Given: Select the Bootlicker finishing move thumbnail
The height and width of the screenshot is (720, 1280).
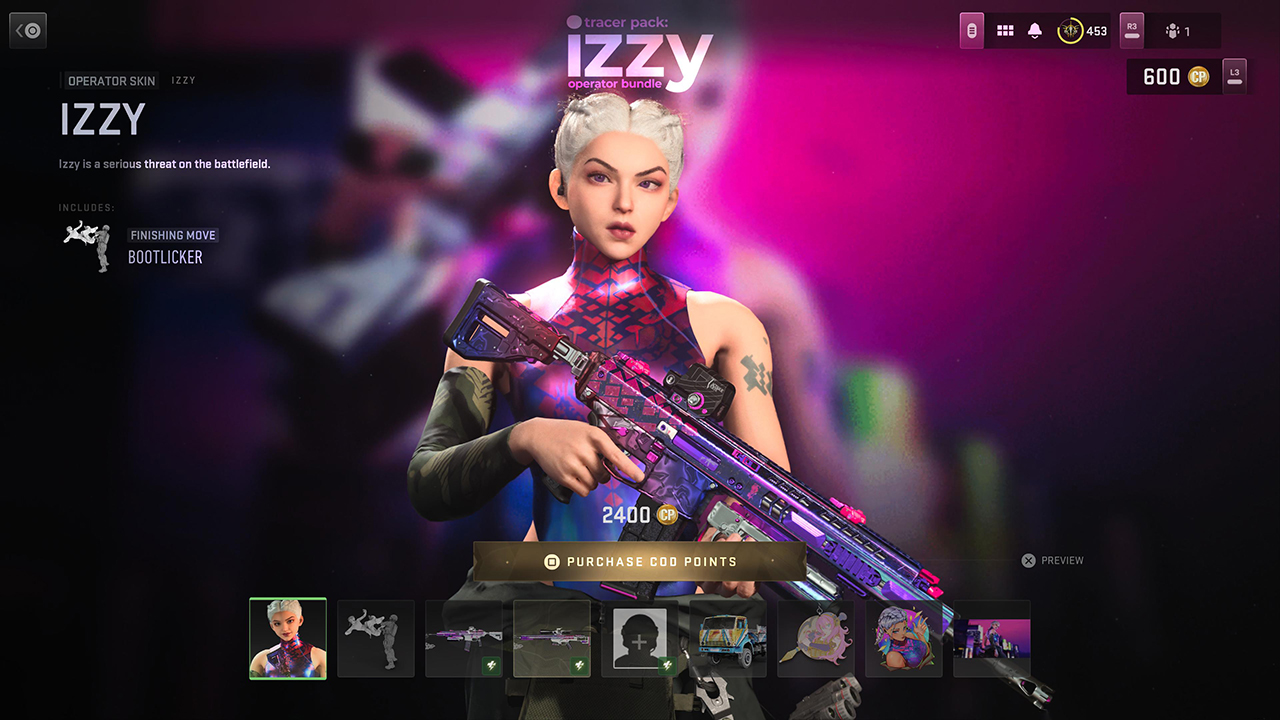Looking at the screenshot, I should point(376,639).
